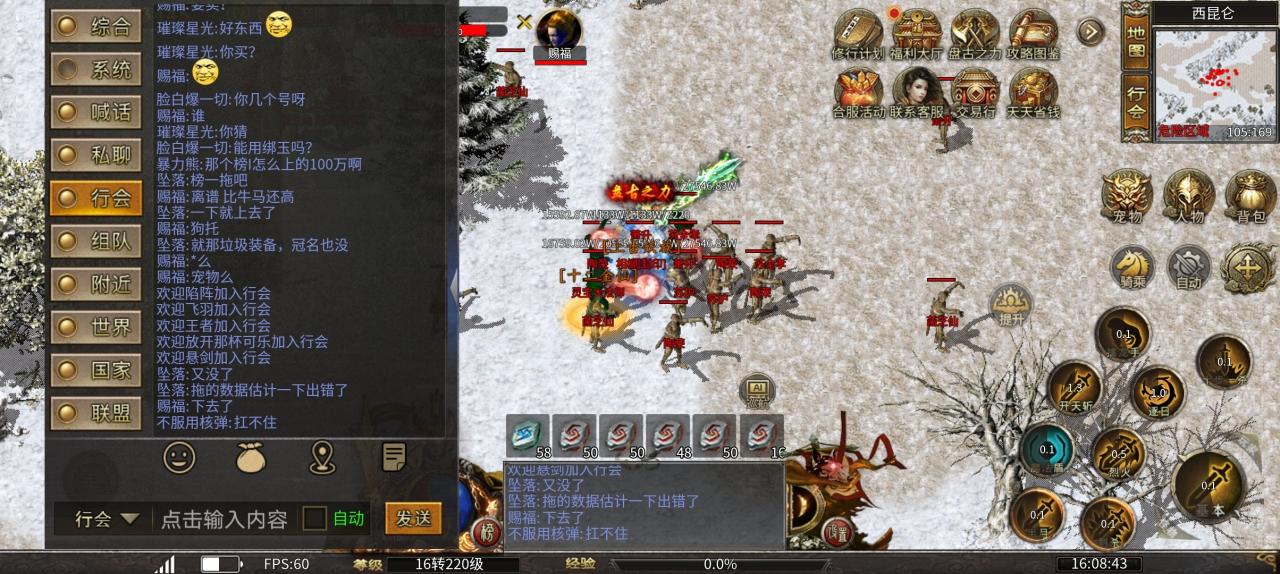Click the 发送 send button
Viewport: 1280px width, 574px height.
coord(413,518)
